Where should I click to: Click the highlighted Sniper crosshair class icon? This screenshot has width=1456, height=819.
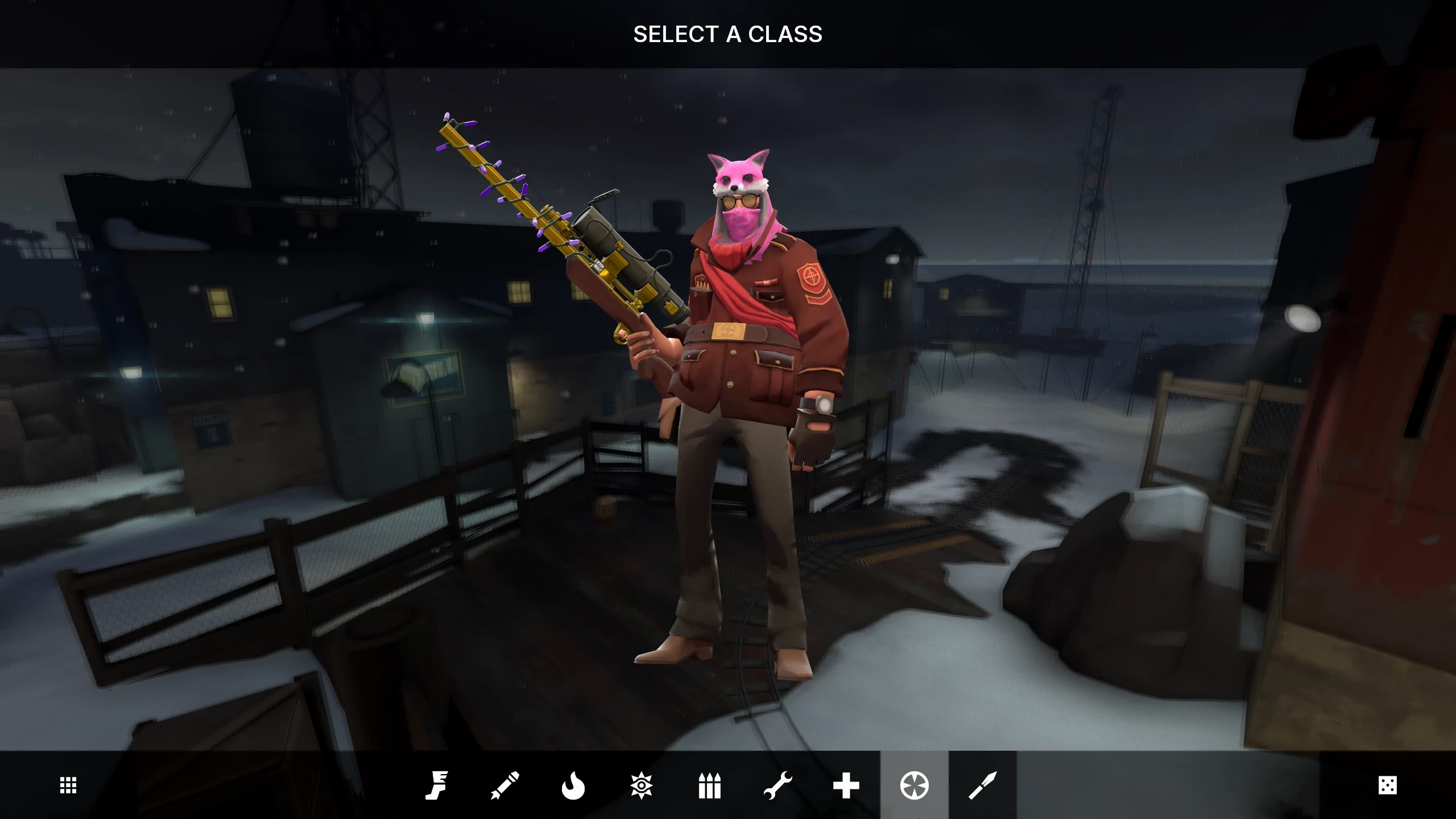click(915, 785)
